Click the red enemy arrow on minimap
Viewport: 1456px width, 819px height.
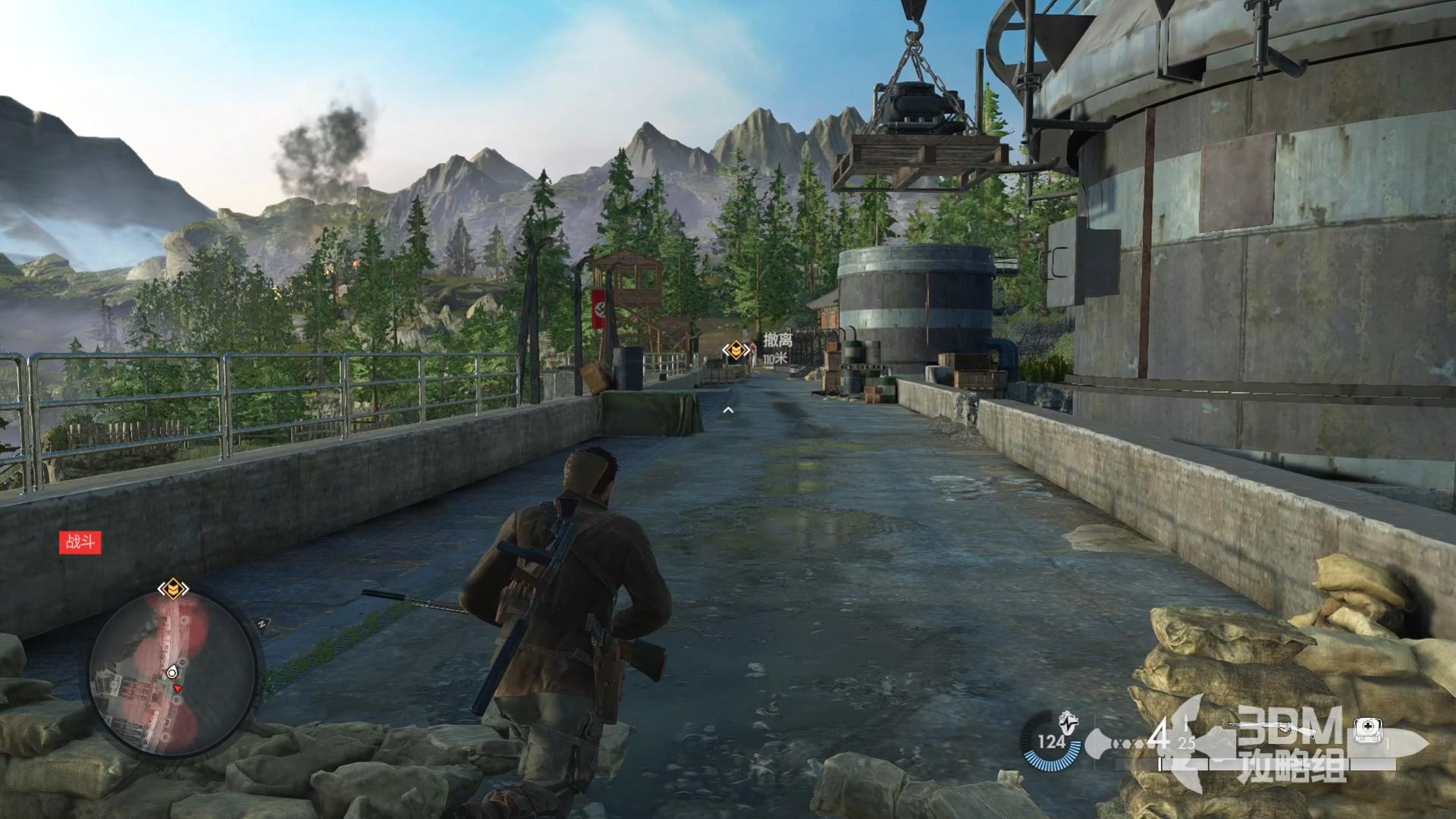click(178, 688)
